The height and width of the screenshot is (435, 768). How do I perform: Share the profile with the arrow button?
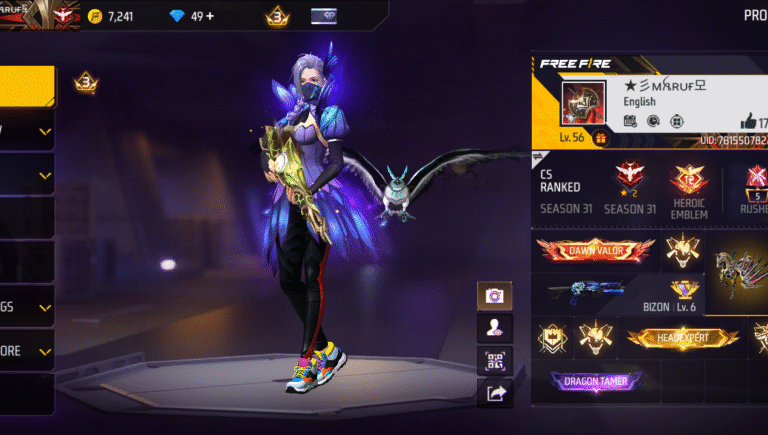tap(494, 394)
